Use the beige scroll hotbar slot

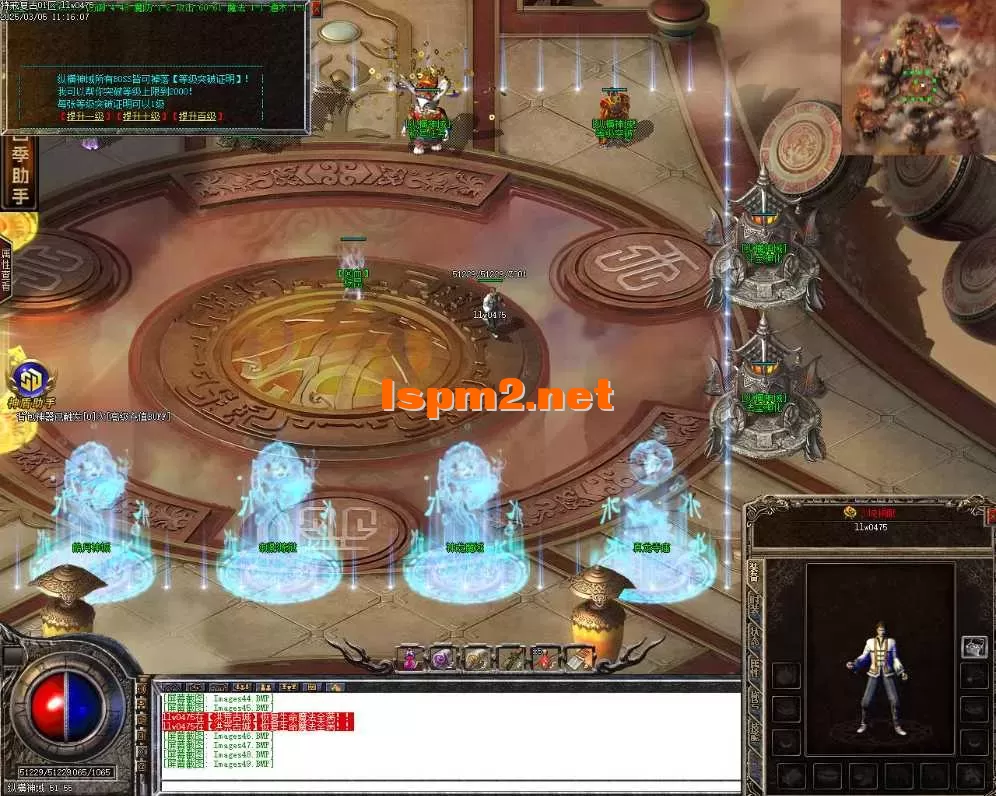click(x=478, y=659)
